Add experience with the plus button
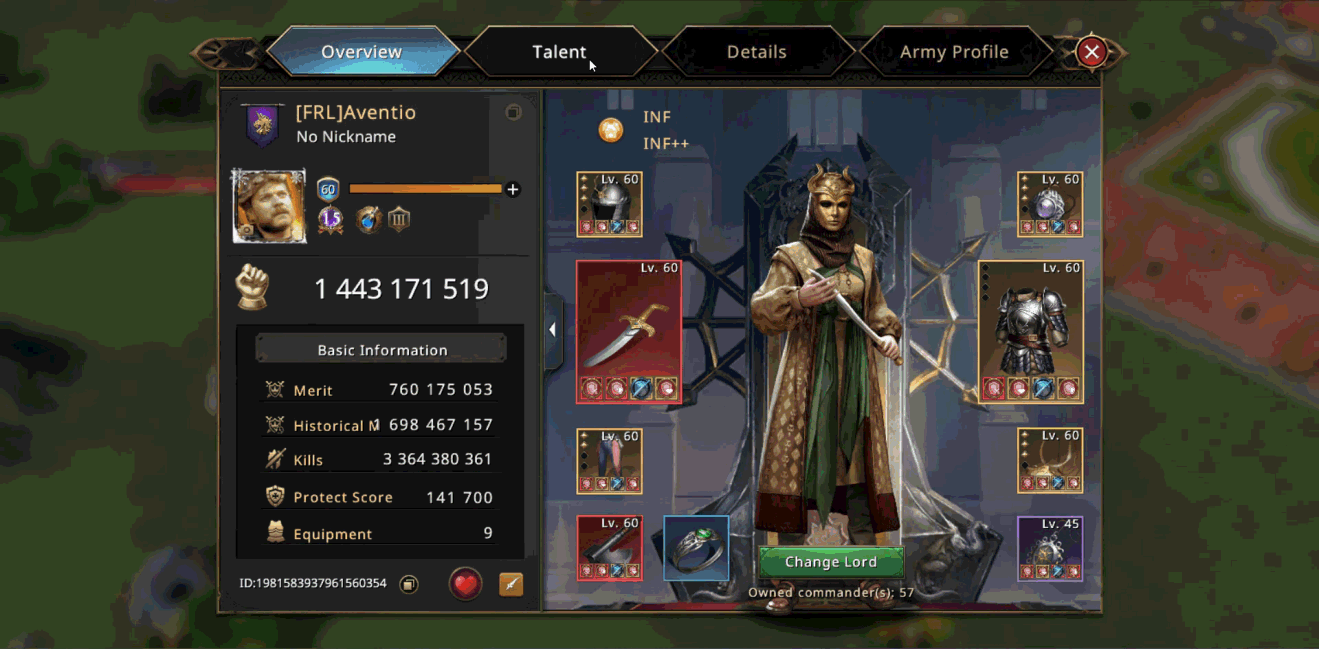Viewport: 1319px width, 649px height. point(513,189)
